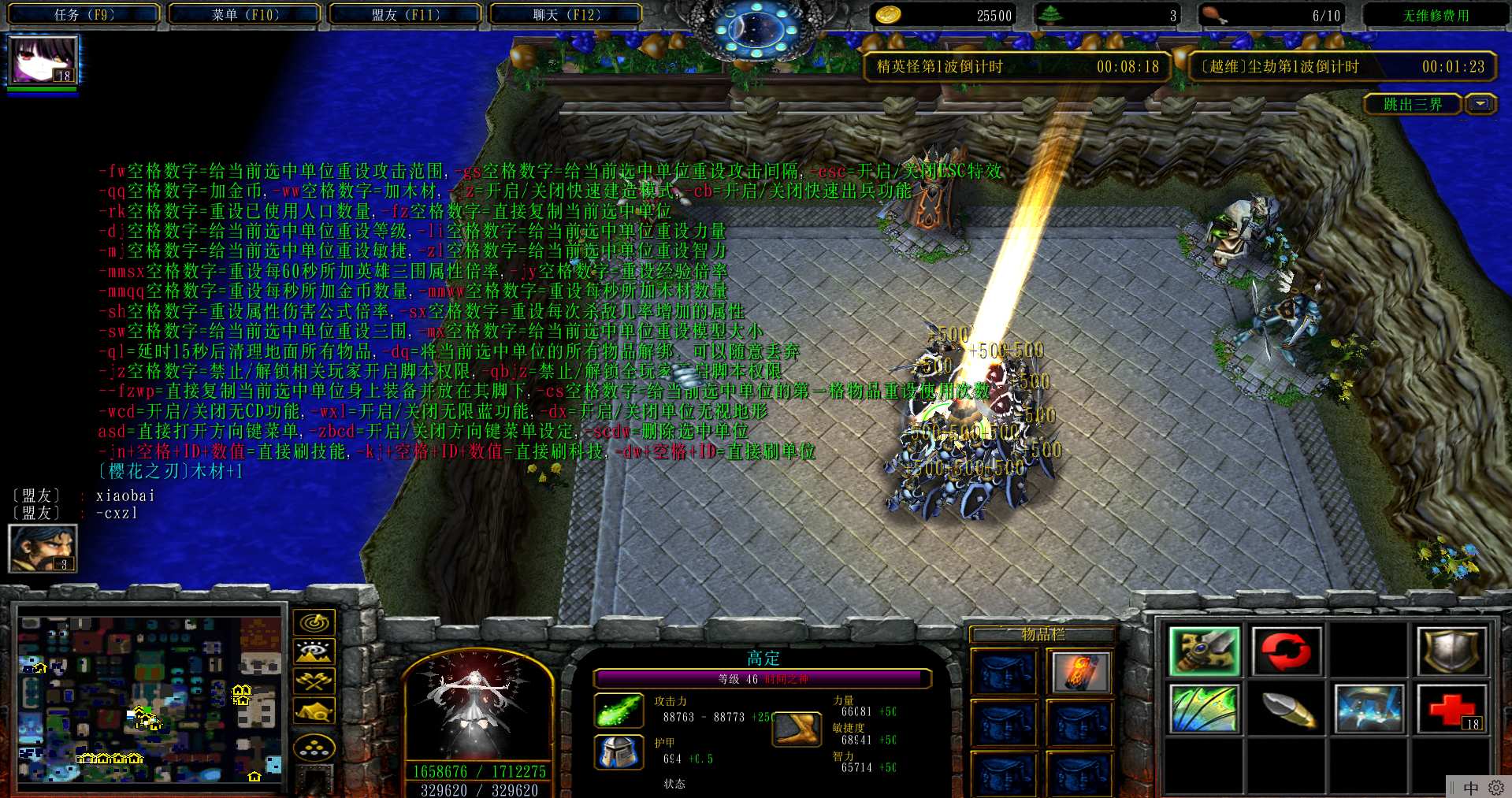The image size is (1512, 798).
Task: Activate the minimap signal ping button
Action: point(314,623)
